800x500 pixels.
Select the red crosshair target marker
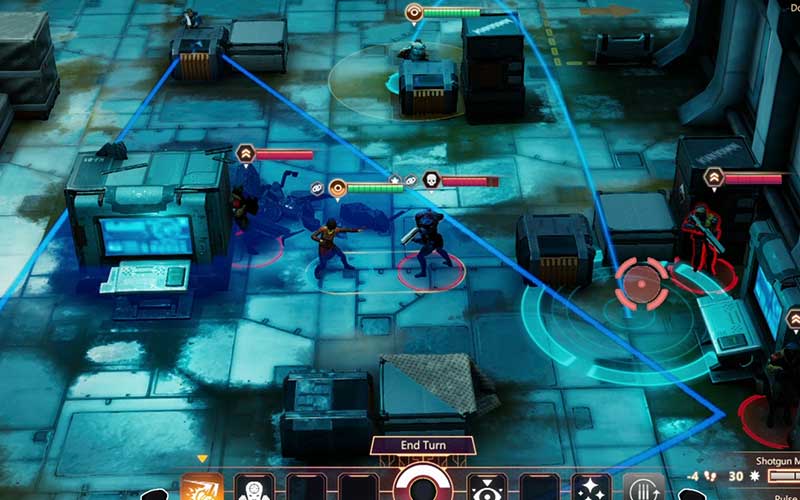(639, 283)
